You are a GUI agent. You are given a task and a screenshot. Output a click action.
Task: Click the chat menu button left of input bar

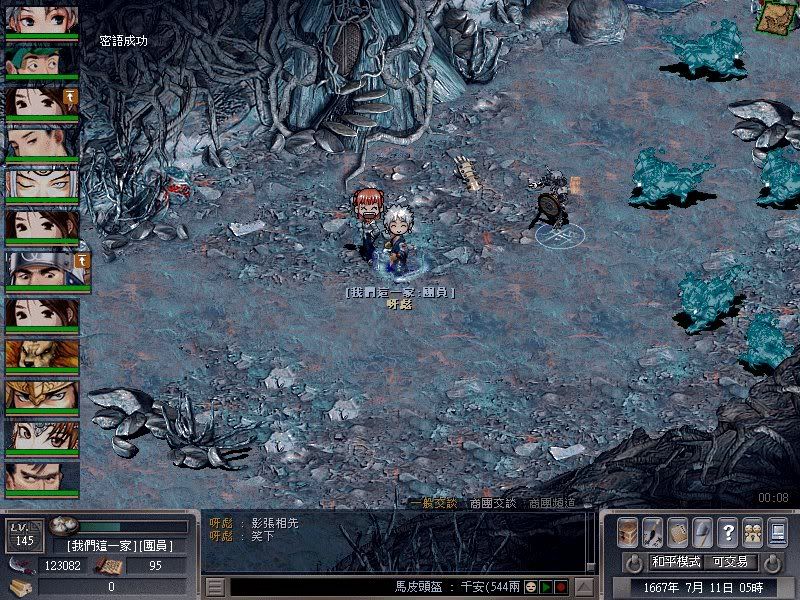click(215, 587)
